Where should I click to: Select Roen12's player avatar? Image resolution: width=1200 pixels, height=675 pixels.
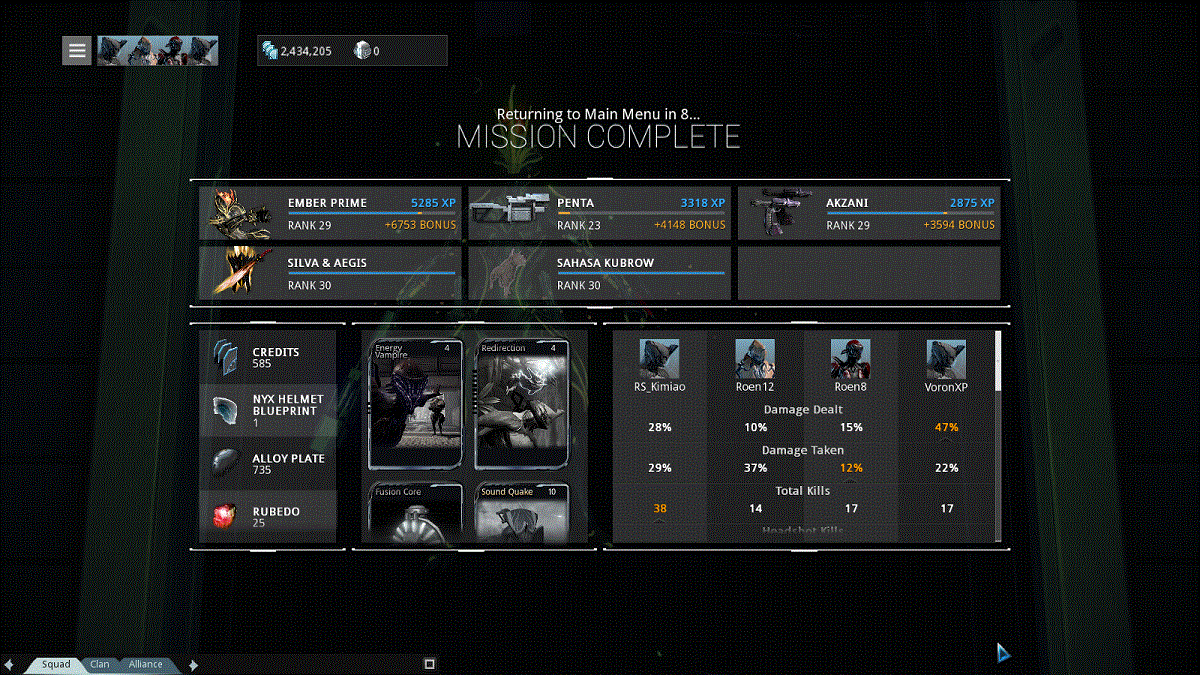(755, 359)
